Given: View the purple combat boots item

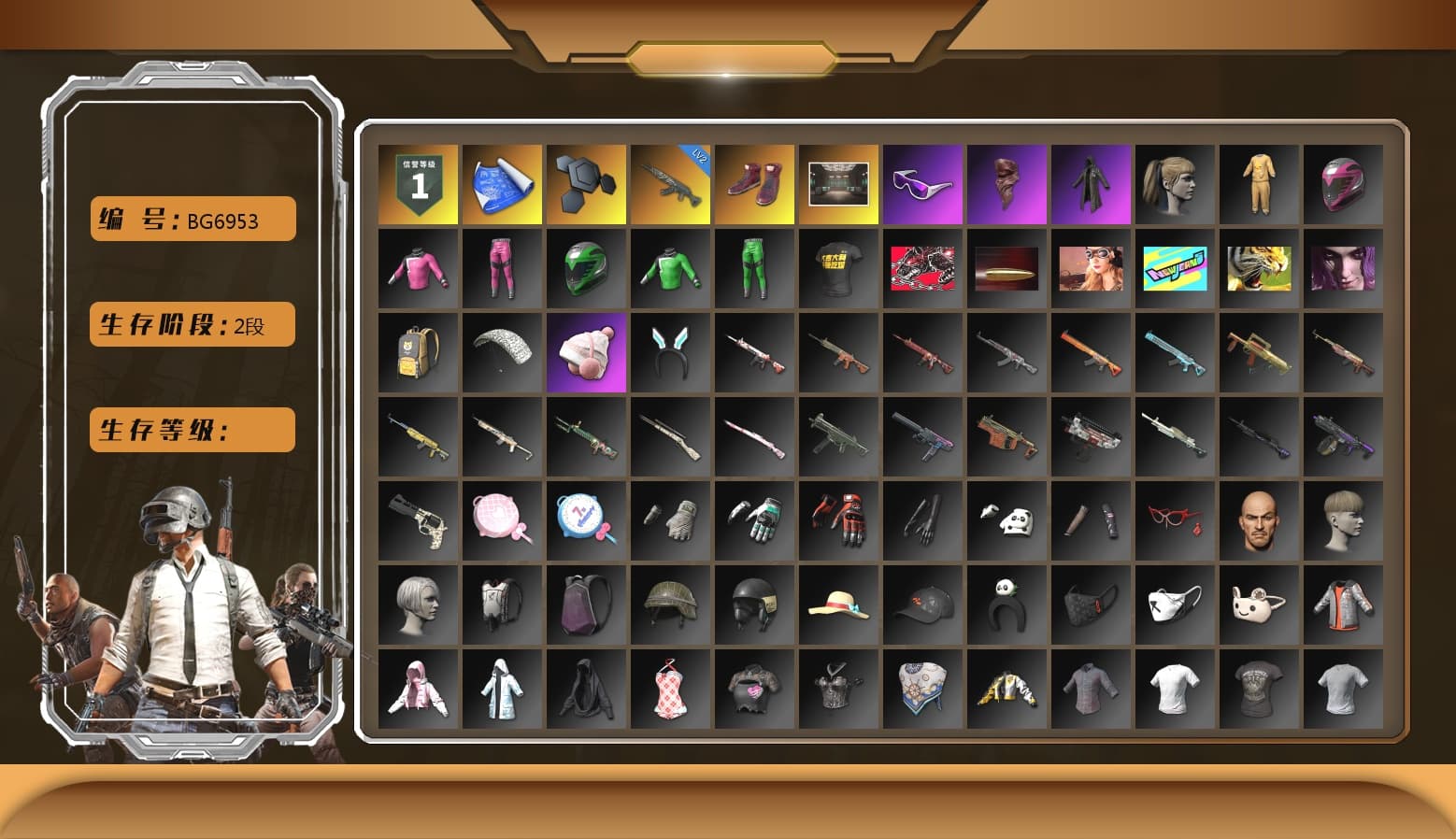Looking at the screenshot, I should point(754,183).
